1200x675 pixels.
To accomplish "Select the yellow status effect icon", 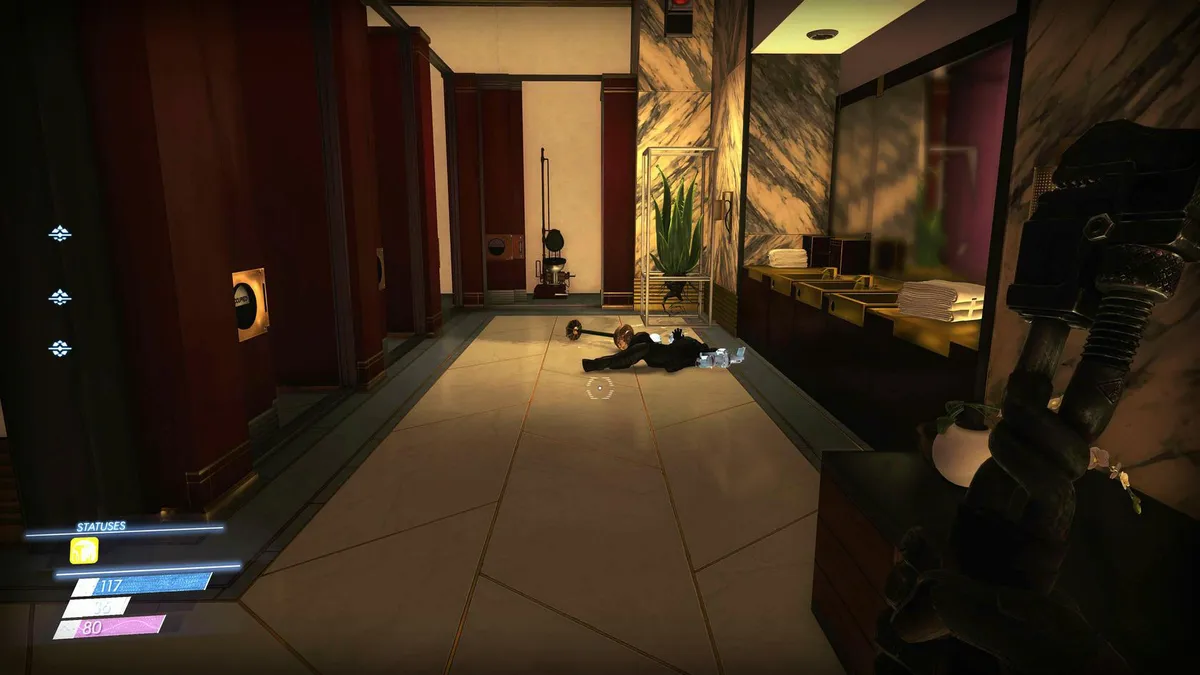I will [84, 550].
